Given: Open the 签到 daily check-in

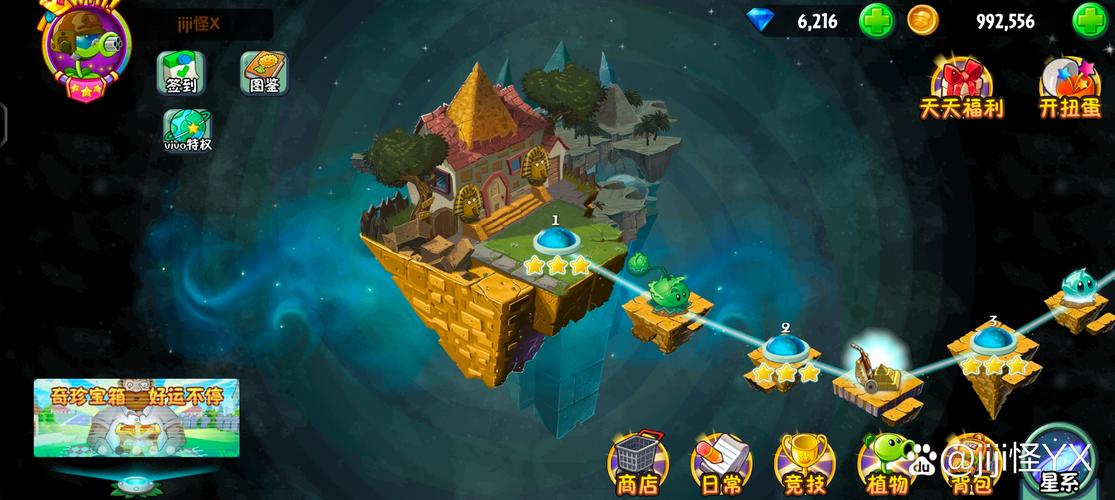Looking at the screenshot, I should click(x=181, y=73).
